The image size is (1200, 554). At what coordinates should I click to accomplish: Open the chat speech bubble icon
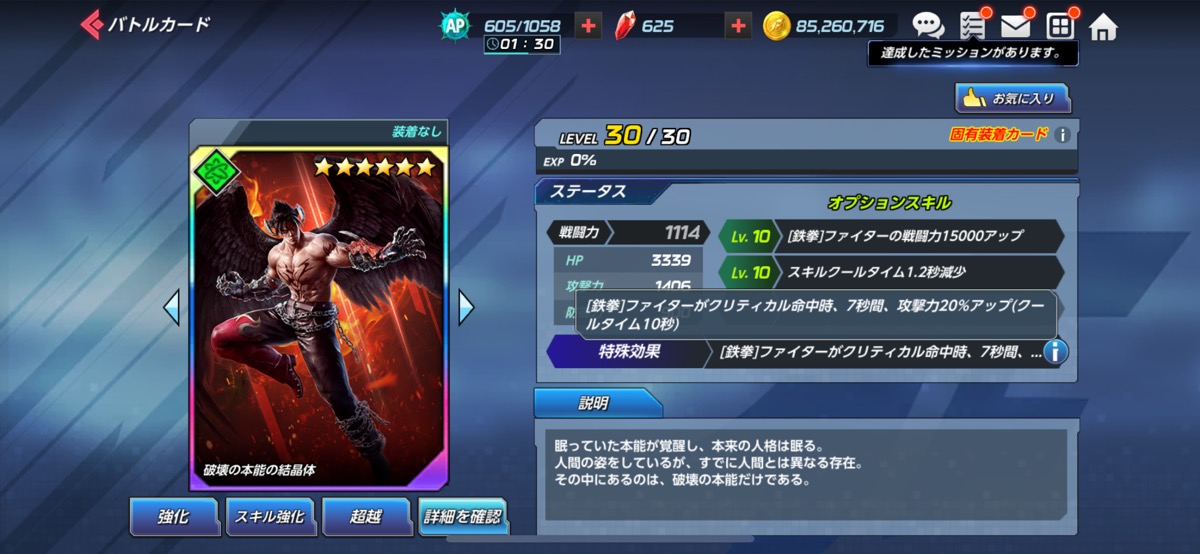tap(928, 26)
